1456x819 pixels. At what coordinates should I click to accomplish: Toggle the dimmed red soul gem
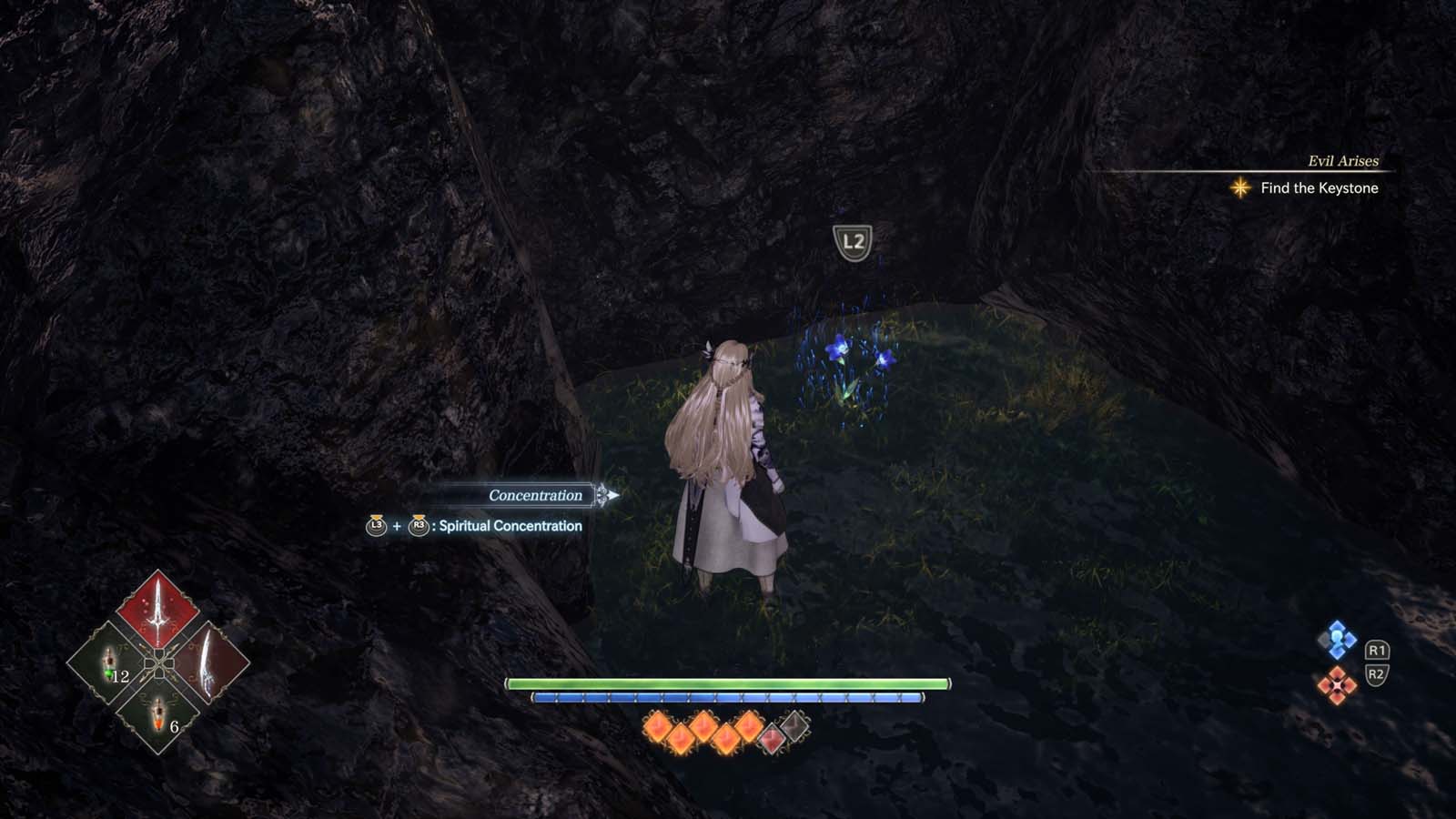tap(772, 735)
